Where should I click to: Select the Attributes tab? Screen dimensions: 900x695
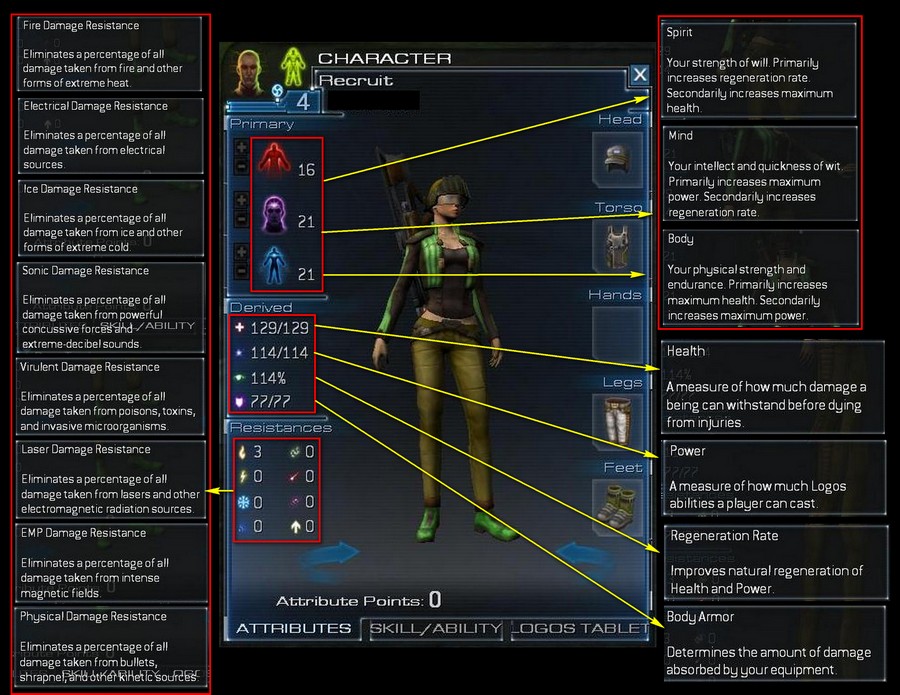293,629
